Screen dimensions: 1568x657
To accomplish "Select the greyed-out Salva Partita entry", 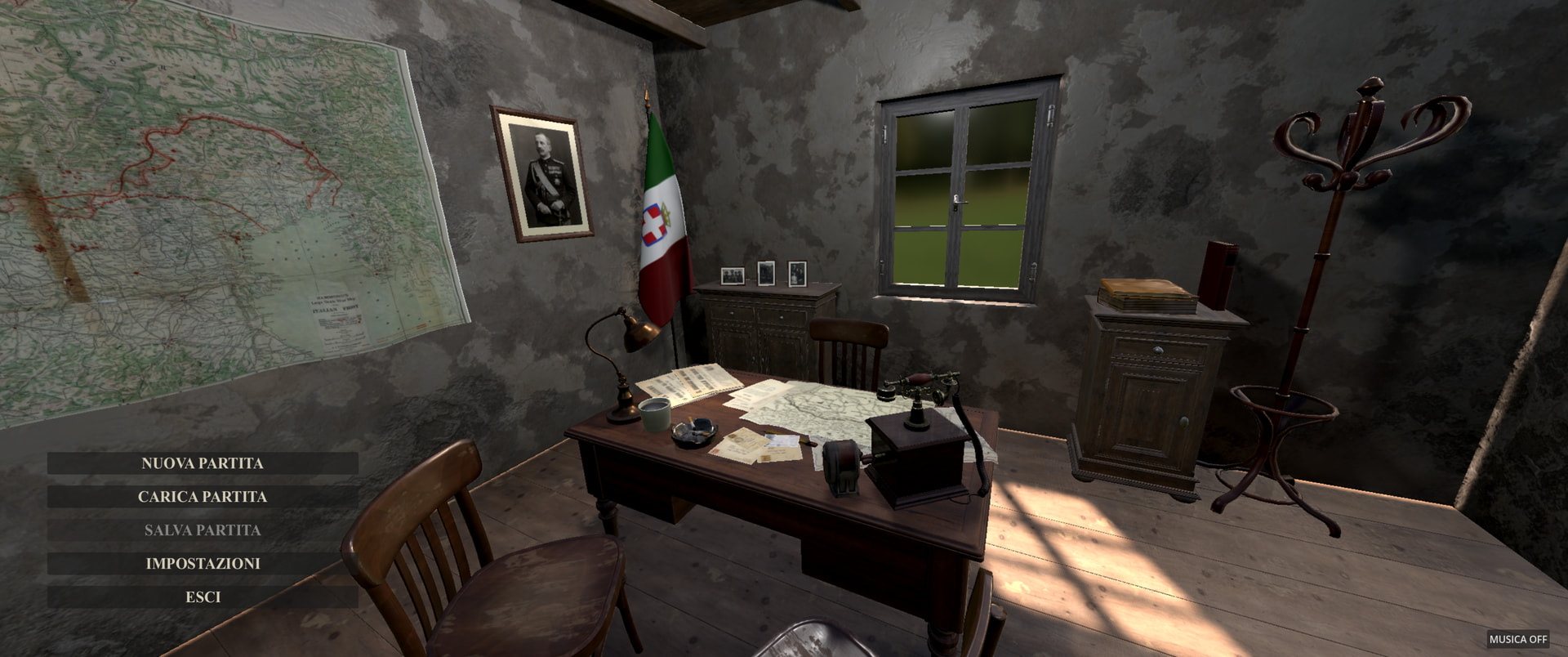I will coord(203,530).
